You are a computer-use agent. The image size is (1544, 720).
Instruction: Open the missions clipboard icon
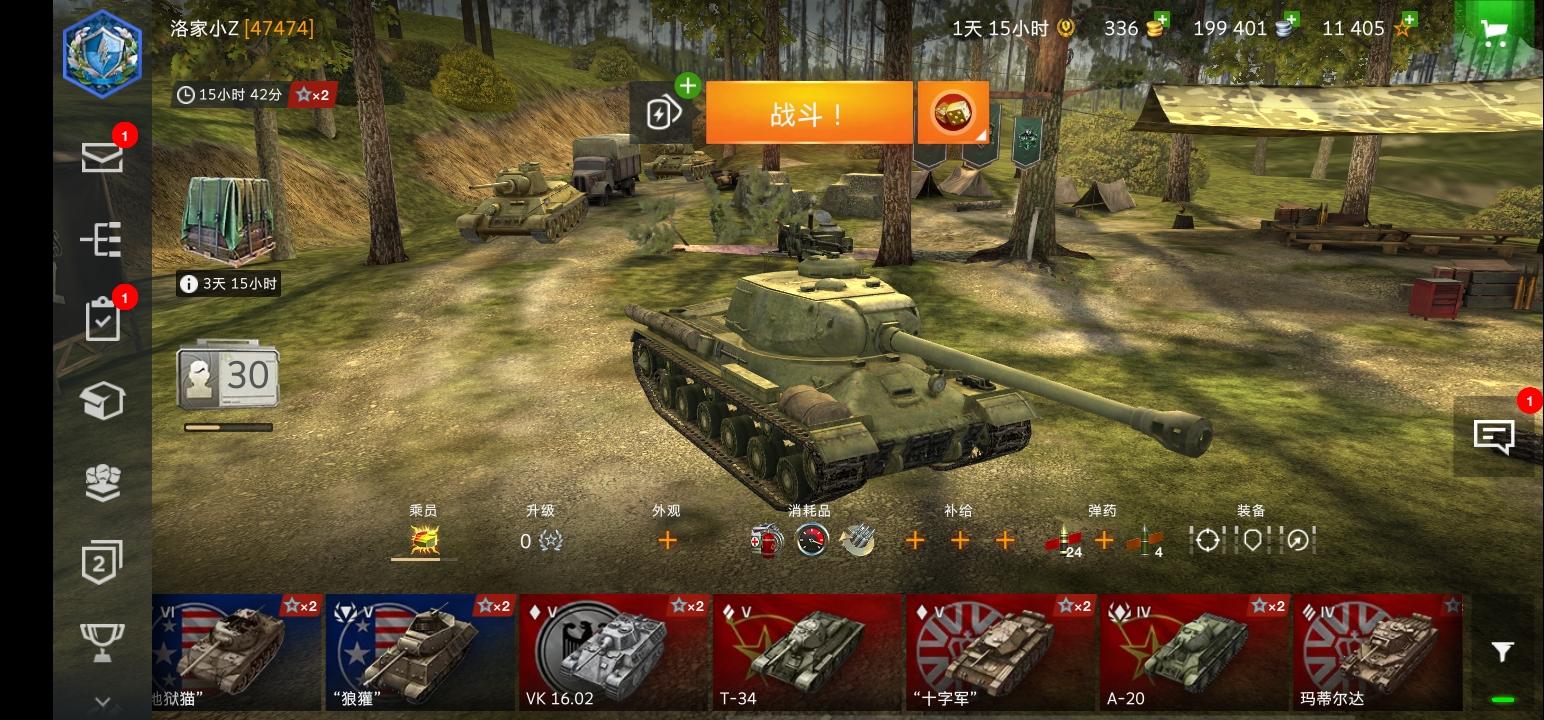[103, 321]
